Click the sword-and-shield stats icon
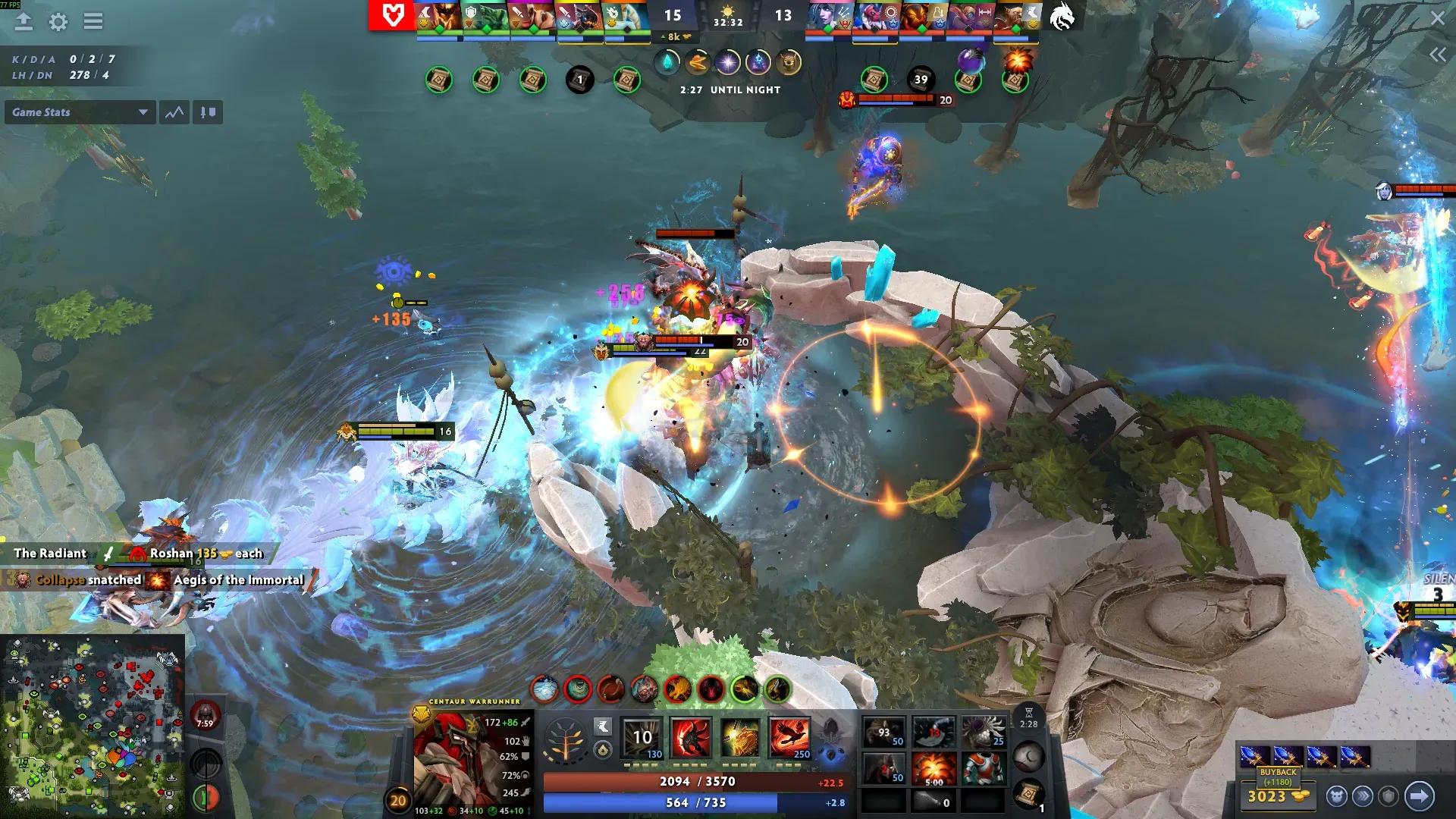Image resolution: width=1456 pixels, height=819 pixels. point(209,111)
